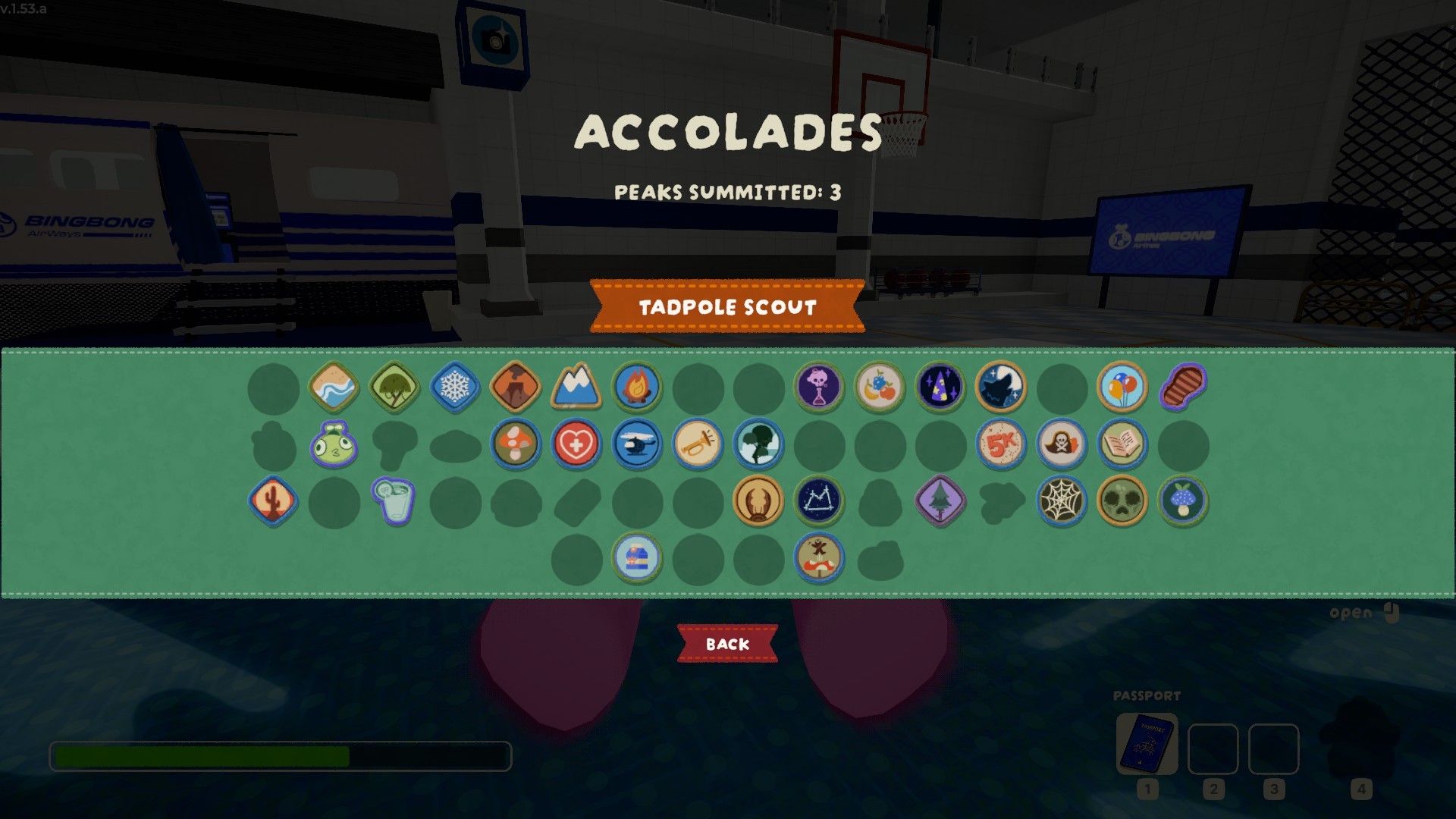Select the passport hotbar slot

[1147, 745]
